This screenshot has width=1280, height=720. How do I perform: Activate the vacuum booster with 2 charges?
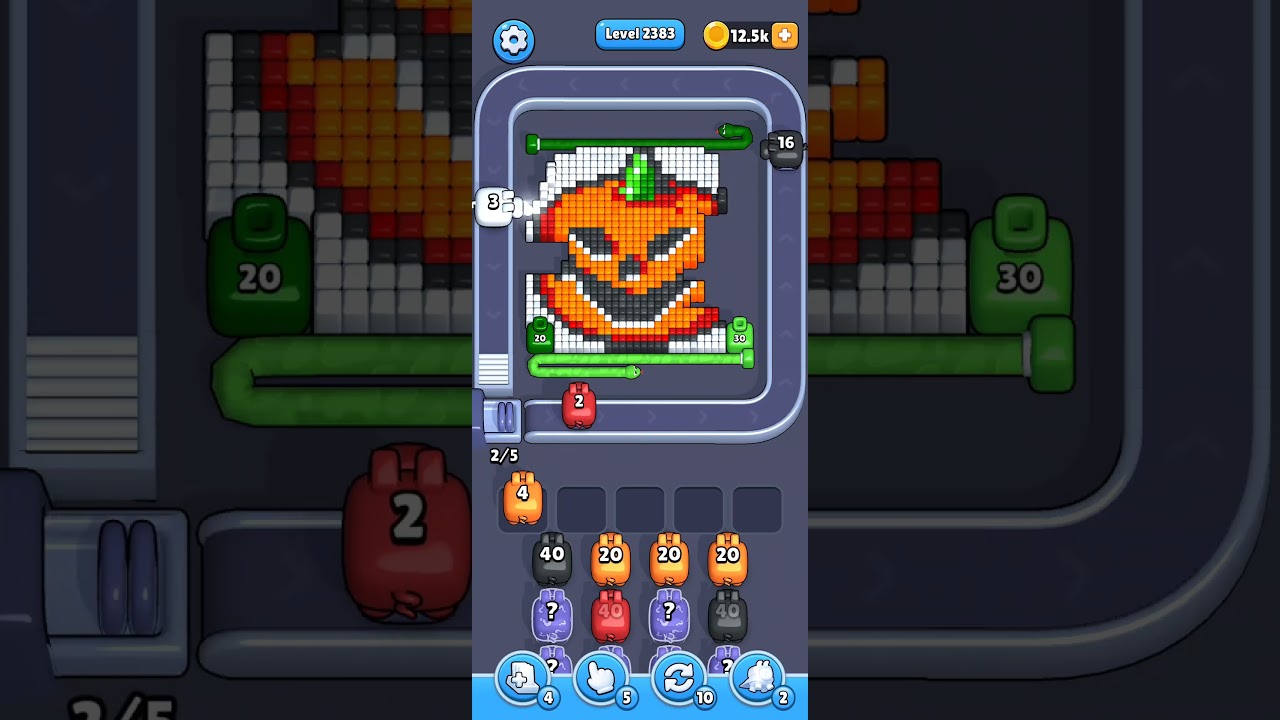758,678
